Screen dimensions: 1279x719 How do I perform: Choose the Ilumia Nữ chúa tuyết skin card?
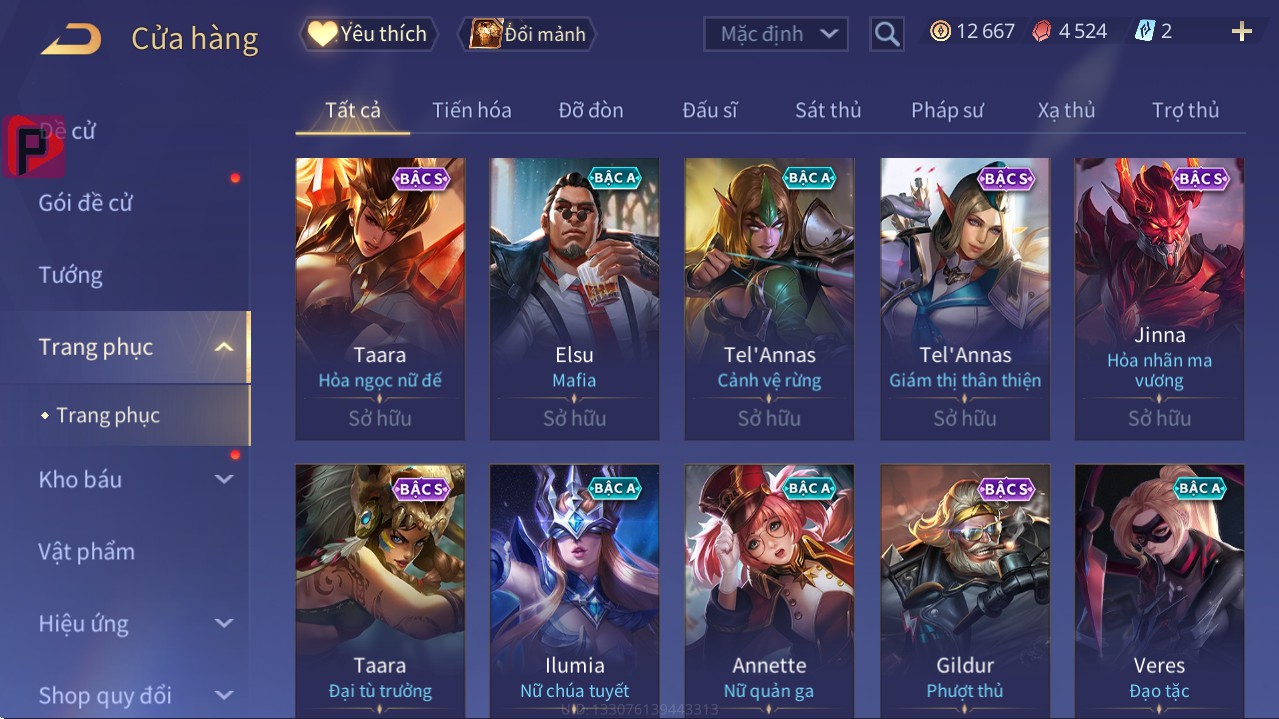point(574,590)
